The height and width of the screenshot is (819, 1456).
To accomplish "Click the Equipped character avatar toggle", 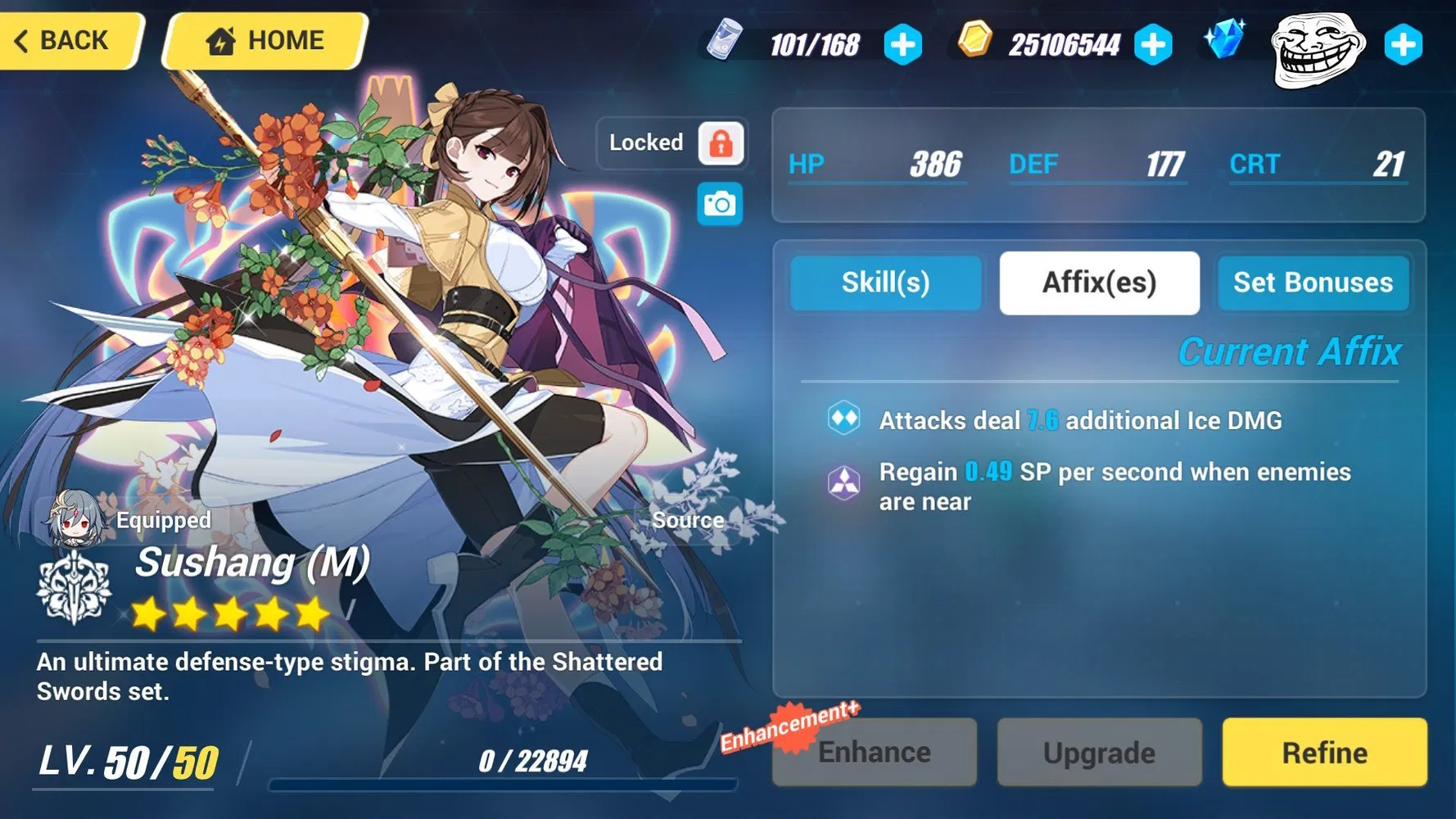I will tap(72, 519).
